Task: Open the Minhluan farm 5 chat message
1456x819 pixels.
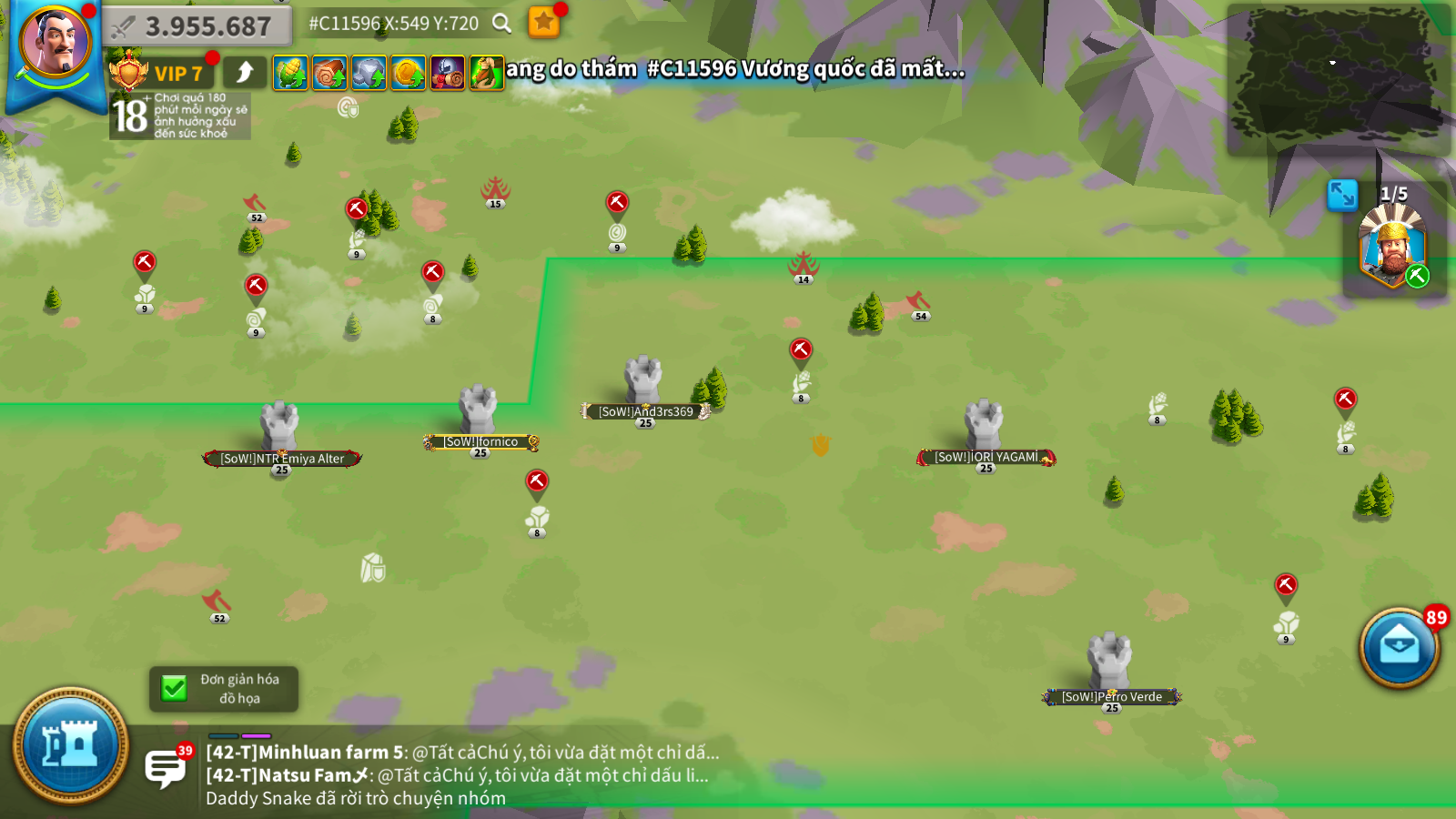Action: pos(462,753)
